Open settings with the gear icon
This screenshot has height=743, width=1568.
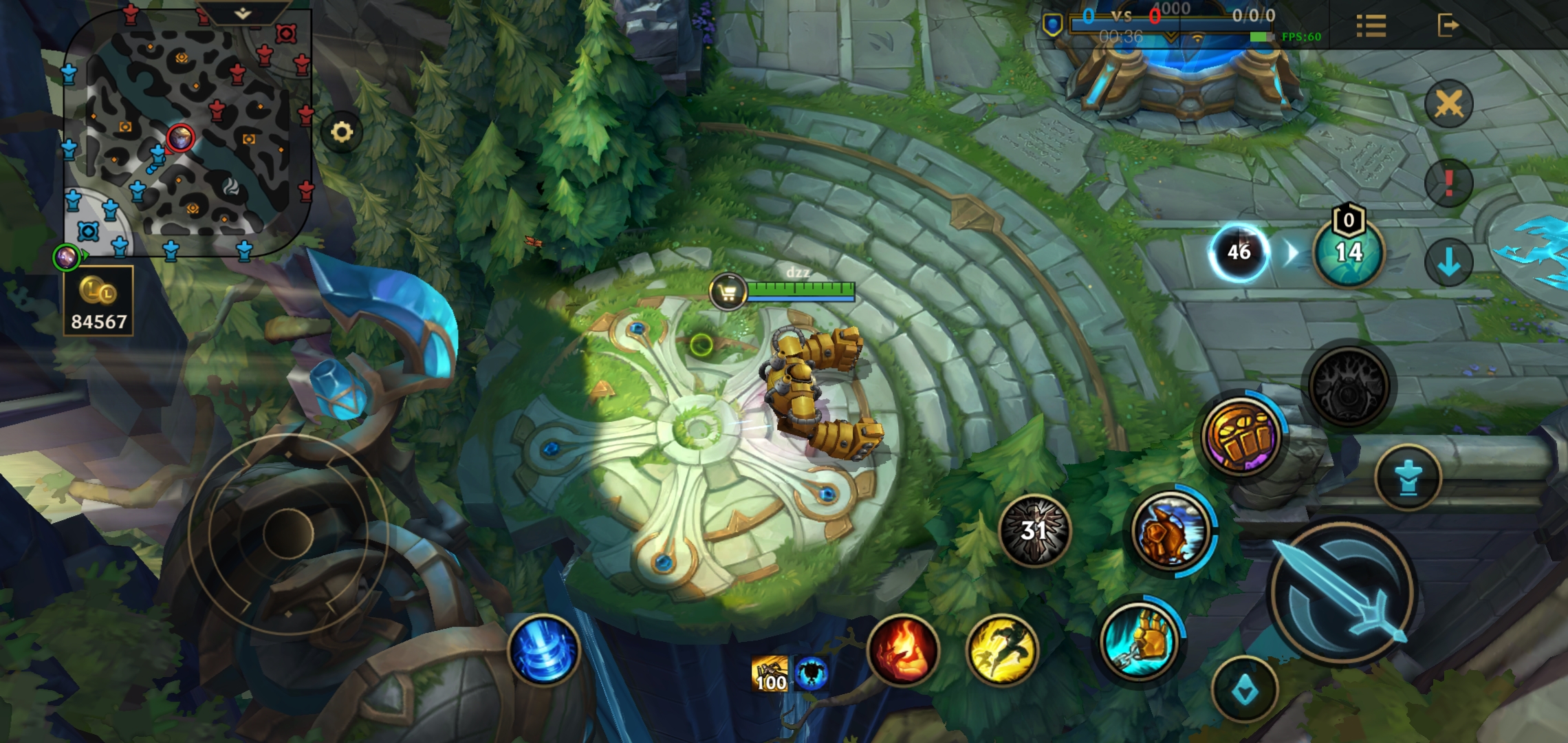click(342, 131)
